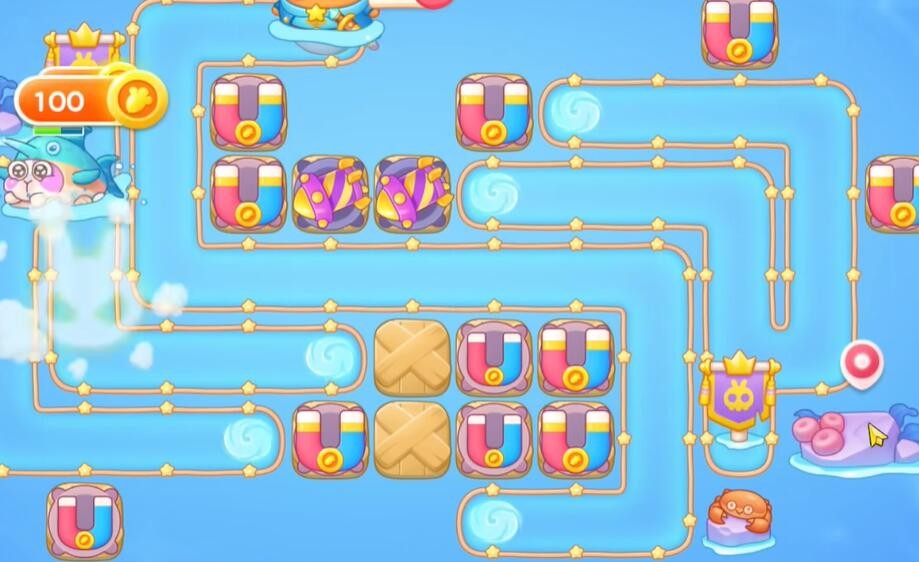The image size is (919, 562).
Task: Select the fish tower next to the magnet tower
Action: pos(331,193)
